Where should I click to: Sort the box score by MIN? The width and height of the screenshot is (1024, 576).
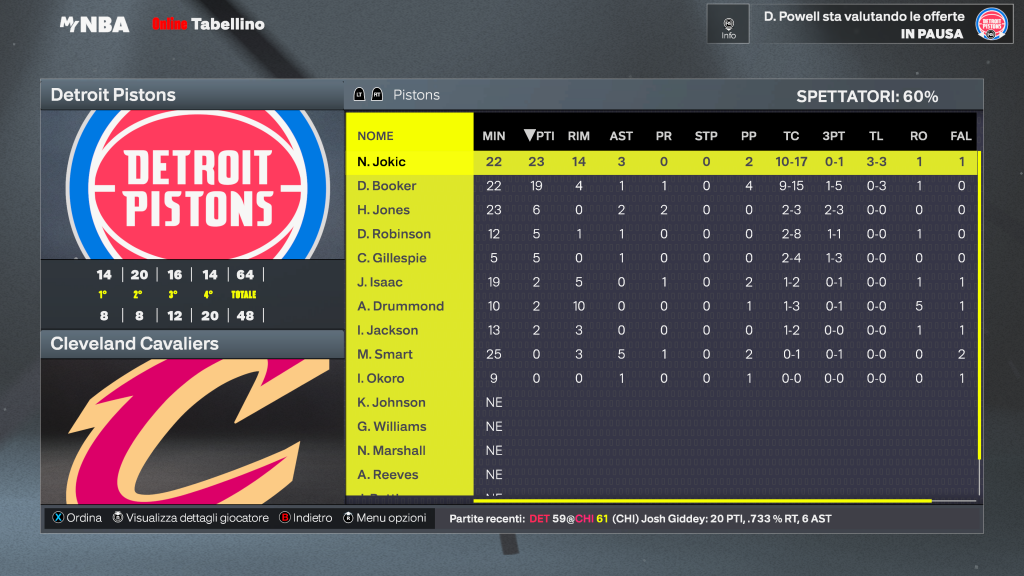494,136
